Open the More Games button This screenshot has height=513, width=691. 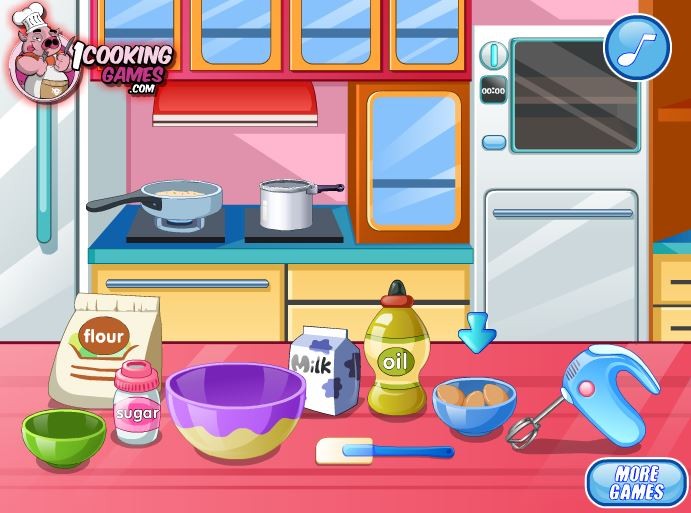click(x=636, y=483)
